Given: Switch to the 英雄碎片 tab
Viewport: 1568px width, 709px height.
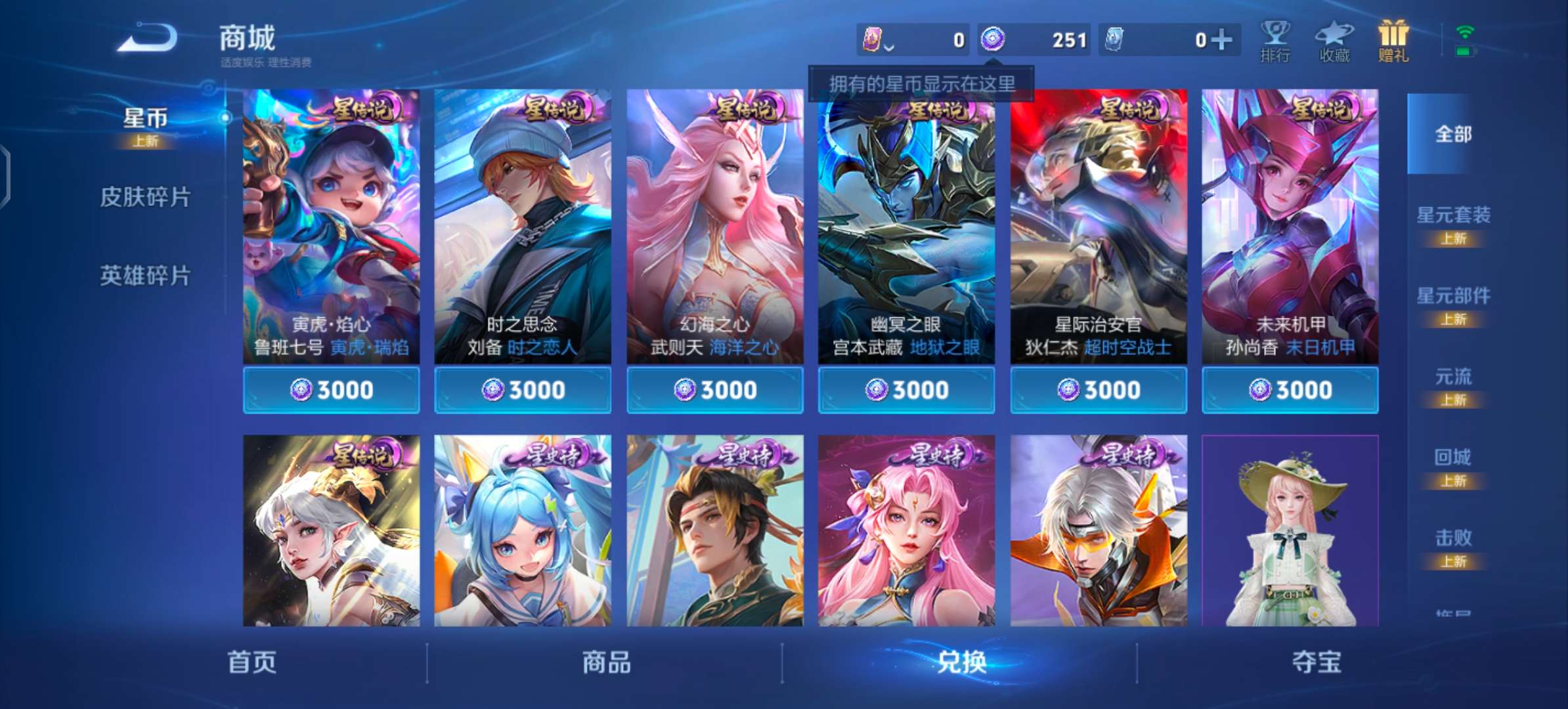Looking at the screenshot, I should tap(146, 277).
